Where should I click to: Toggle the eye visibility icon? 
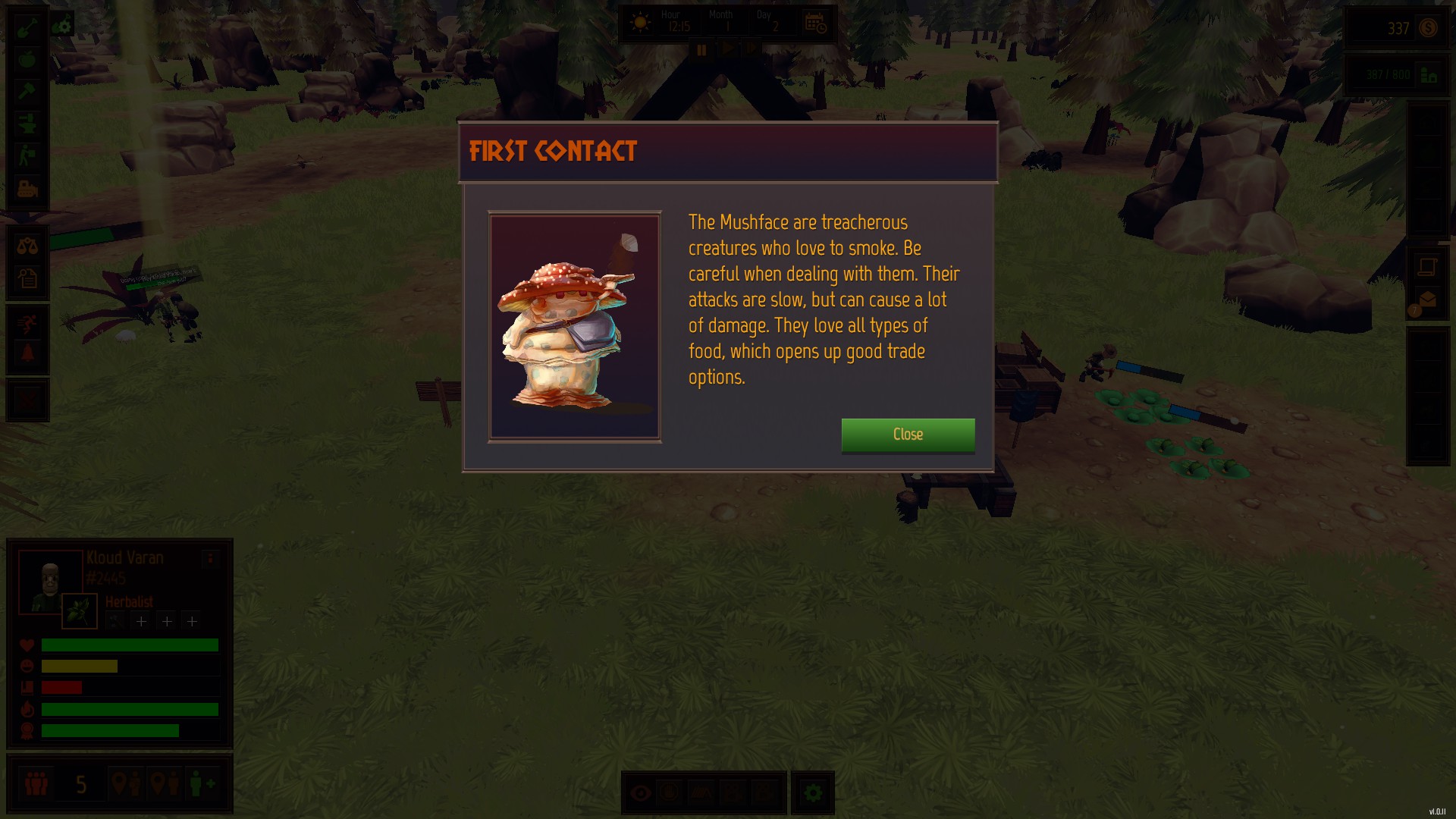click(x=640, y=793)
